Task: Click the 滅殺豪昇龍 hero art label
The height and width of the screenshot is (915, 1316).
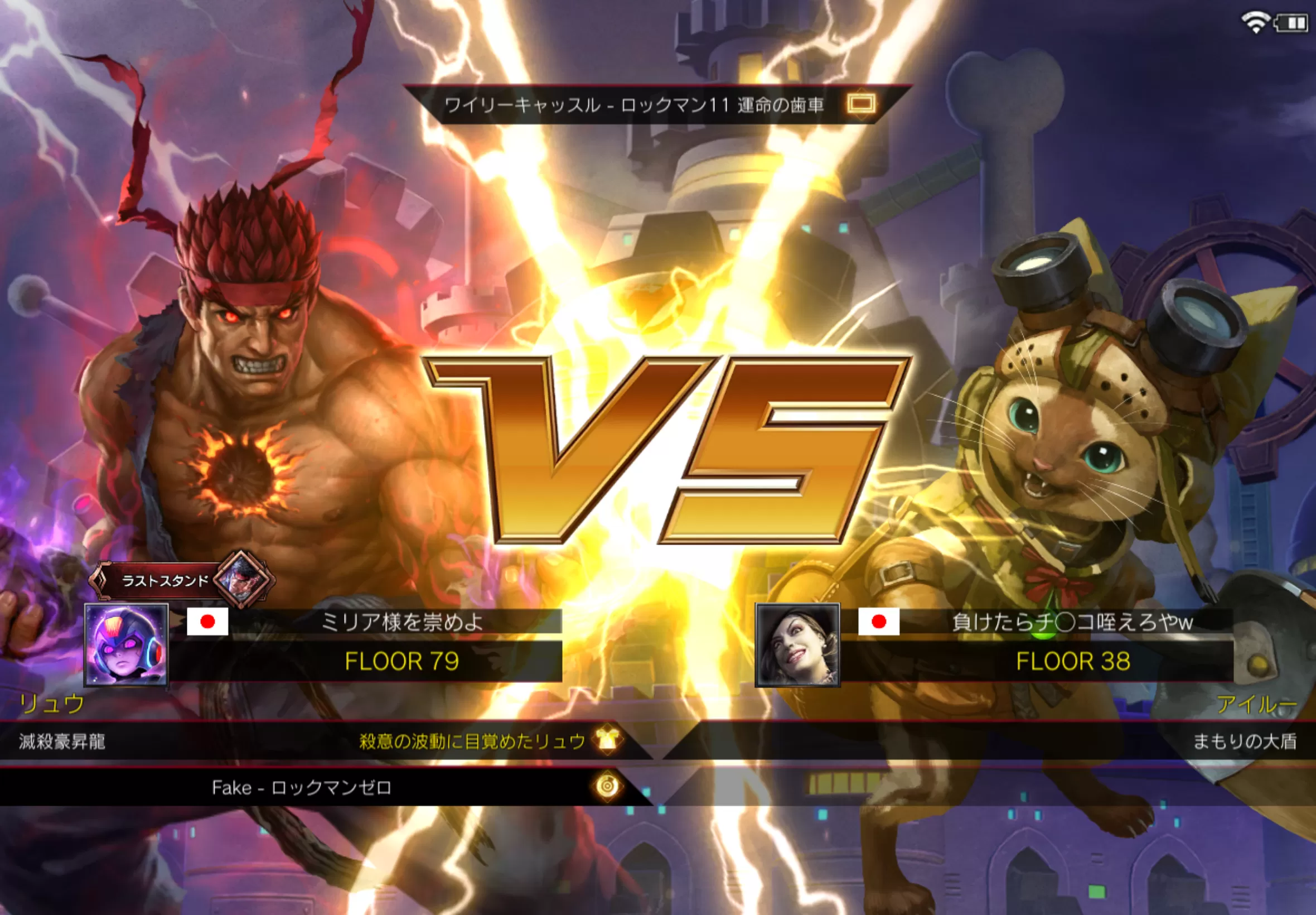Action: (x=62, y=741)
